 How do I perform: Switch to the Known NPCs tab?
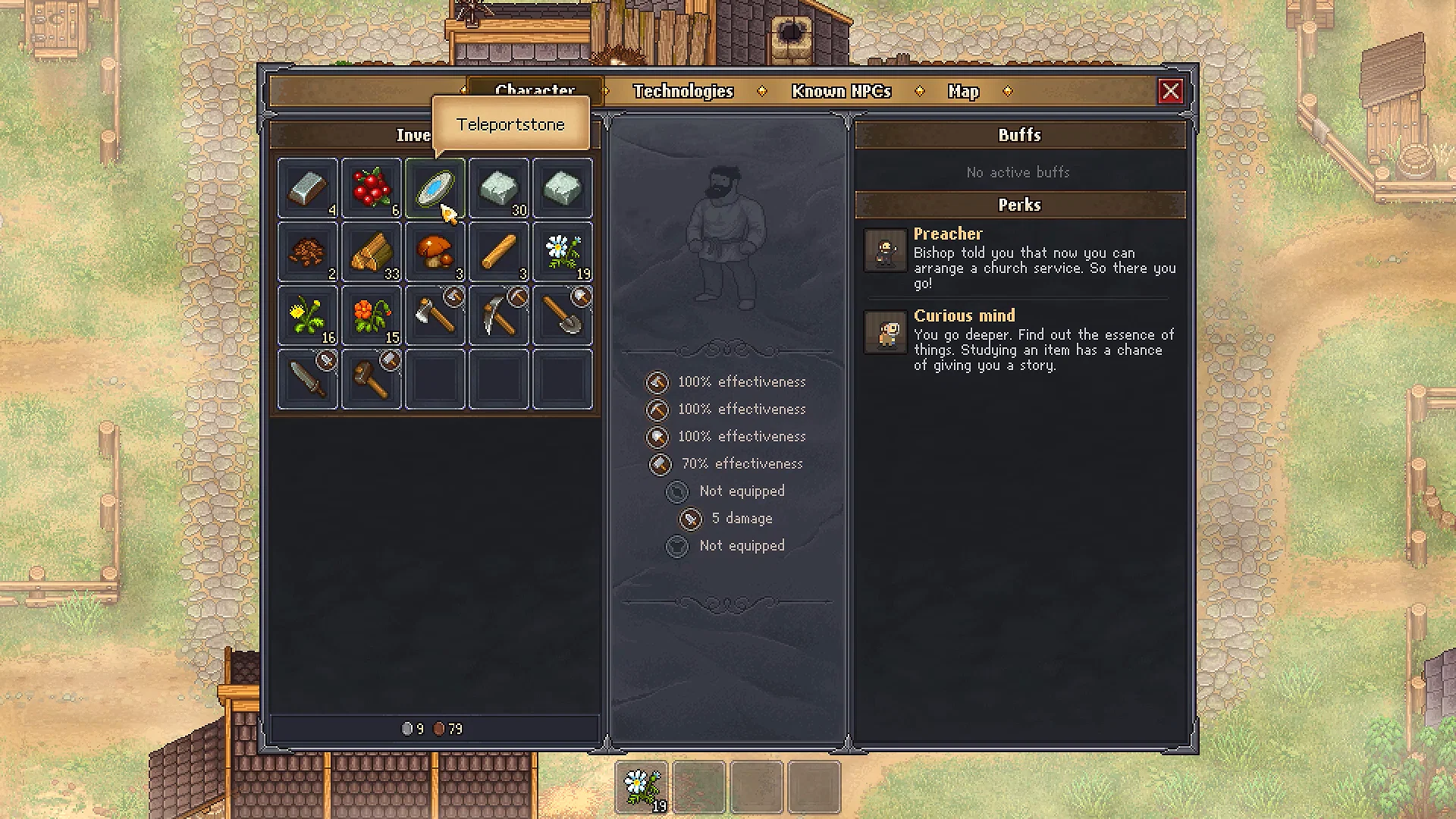841,91
